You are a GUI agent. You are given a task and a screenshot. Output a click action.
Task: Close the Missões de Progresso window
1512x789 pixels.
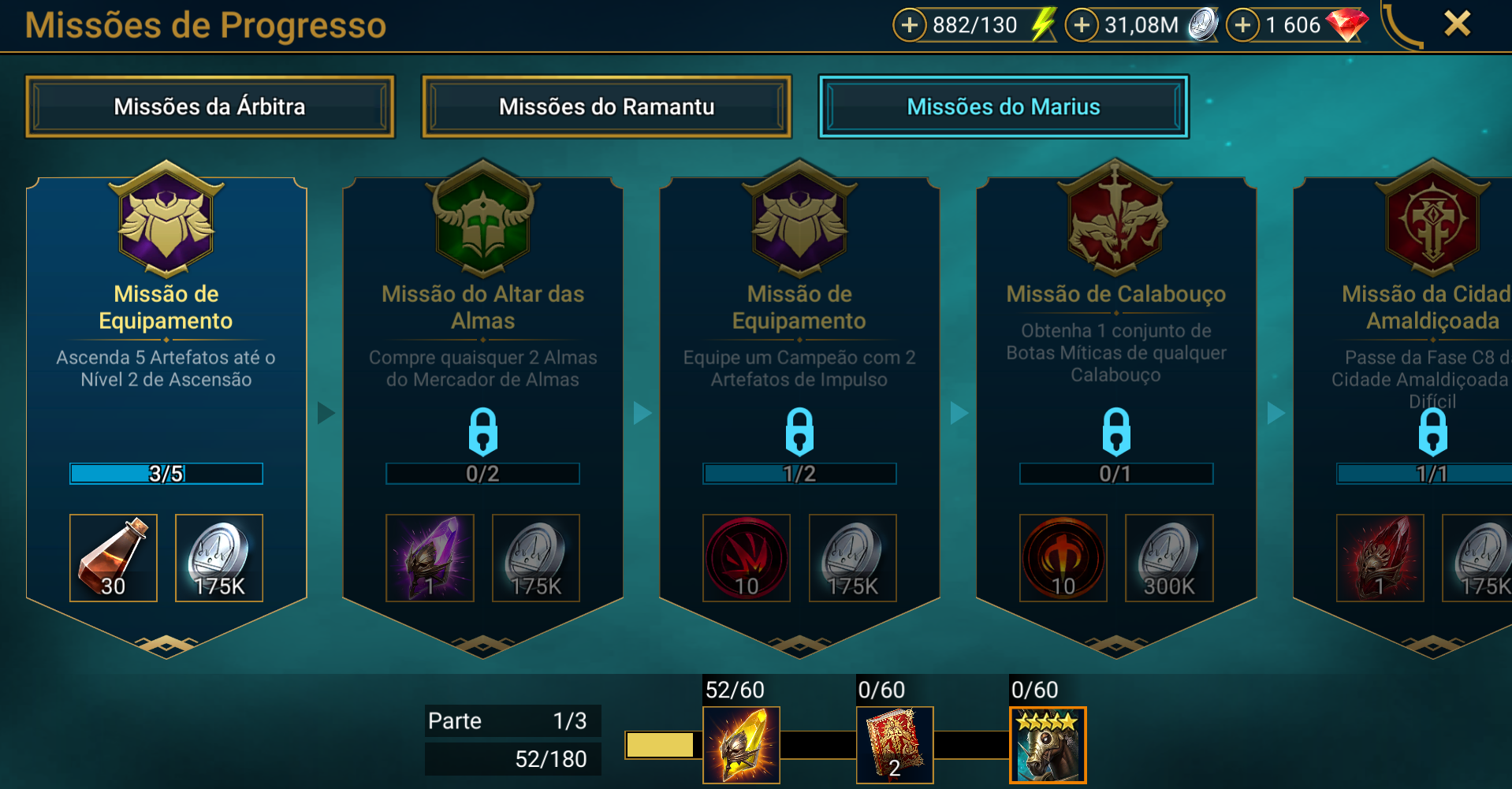[1457, 24]
